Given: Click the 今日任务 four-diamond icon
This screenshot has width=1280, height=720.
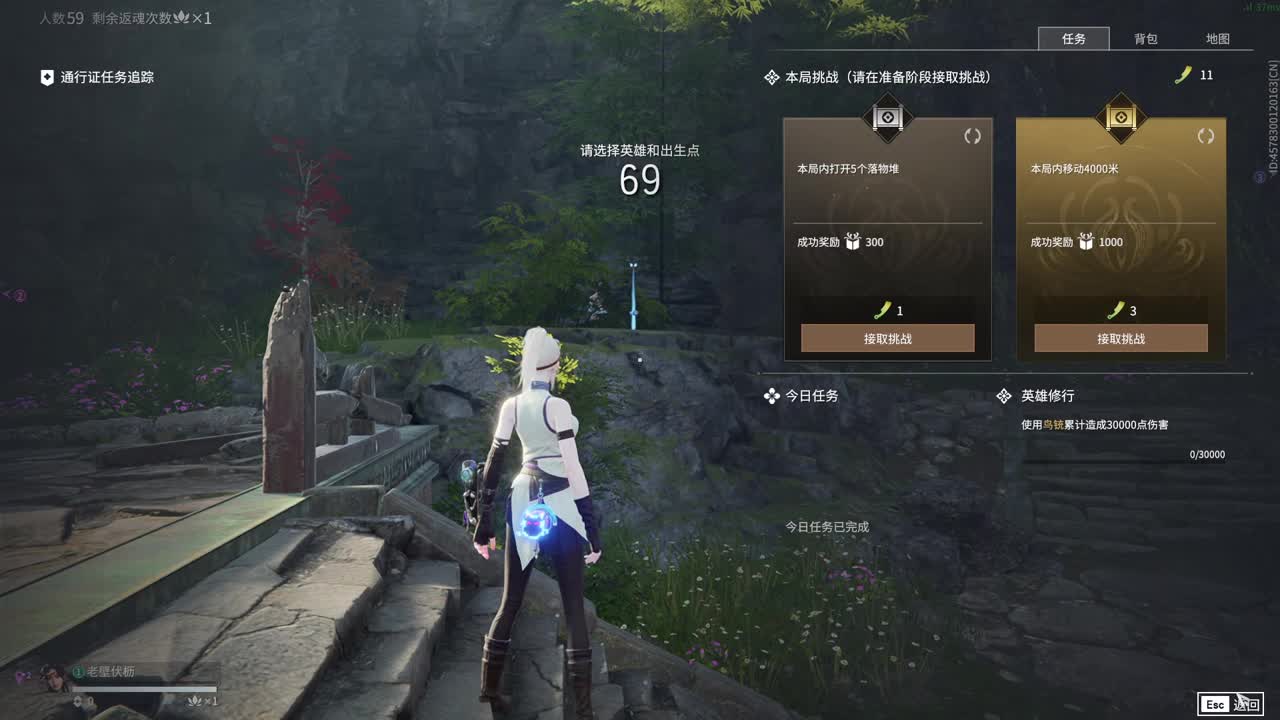Looking at the screenshot, I should 770,395.
